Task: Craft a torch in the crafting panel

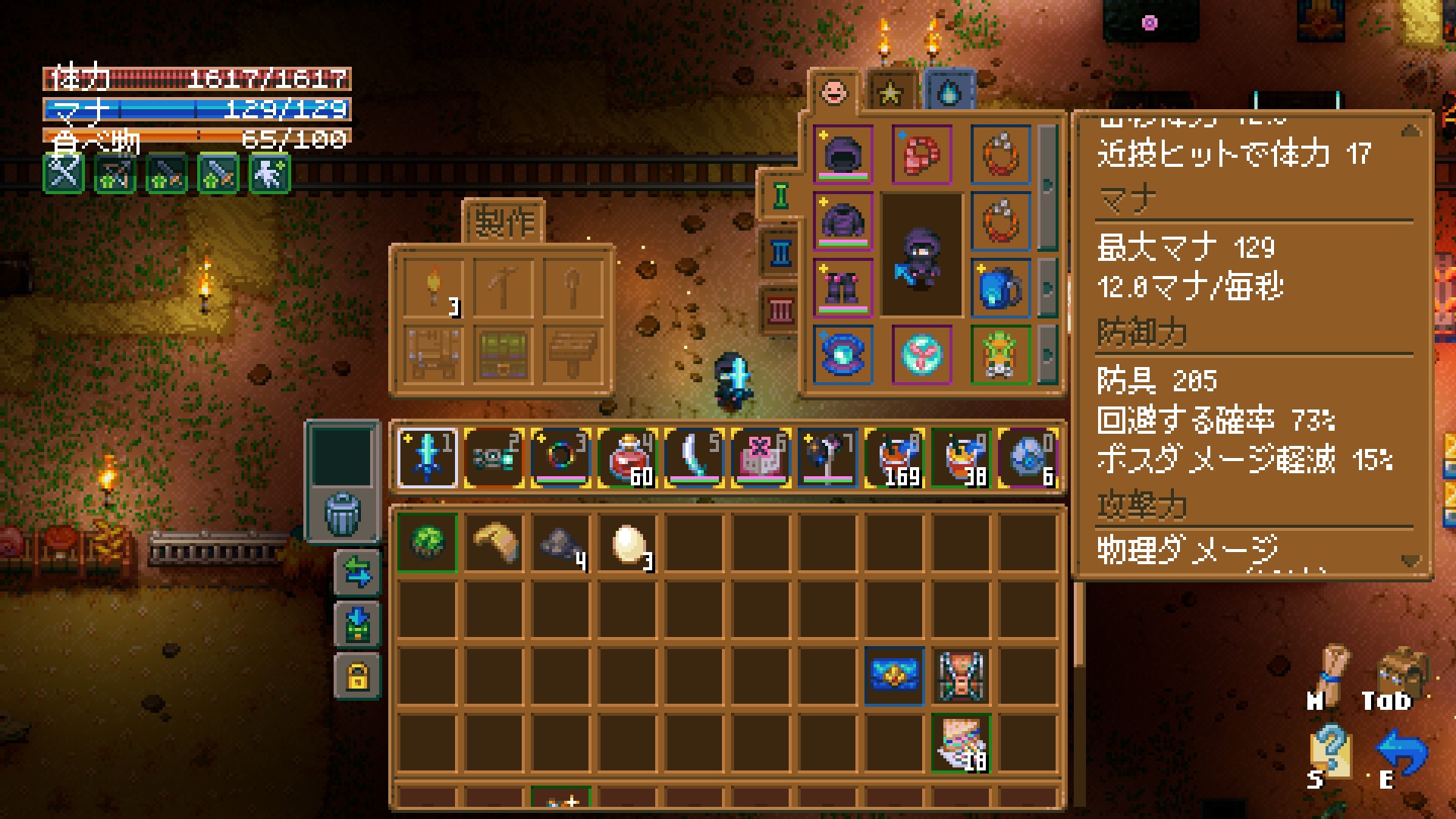Action: pos(434,288)
